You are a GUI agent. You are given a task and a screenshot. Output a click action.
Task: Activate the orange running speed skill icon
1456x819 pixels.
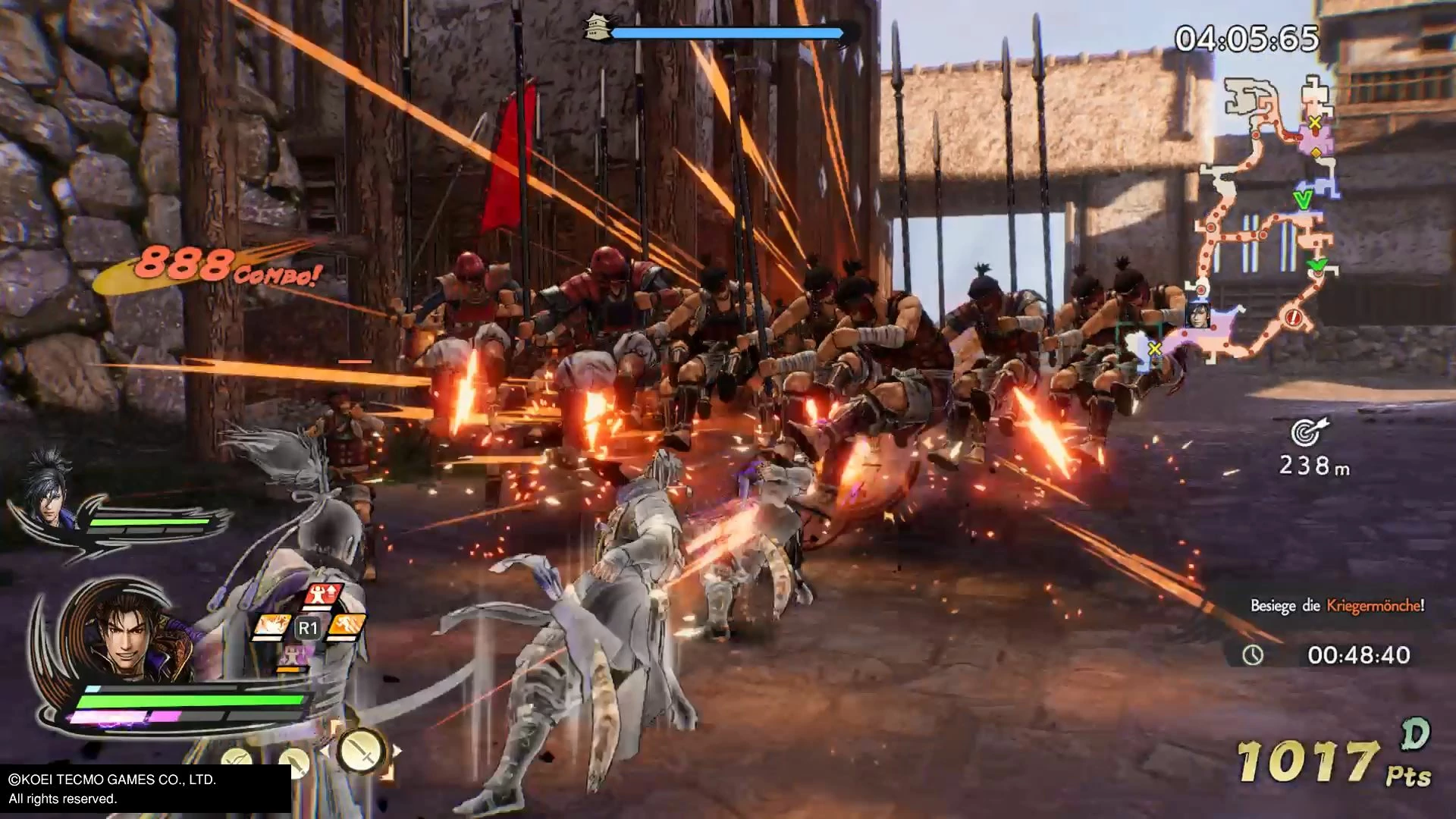[347, 626]
